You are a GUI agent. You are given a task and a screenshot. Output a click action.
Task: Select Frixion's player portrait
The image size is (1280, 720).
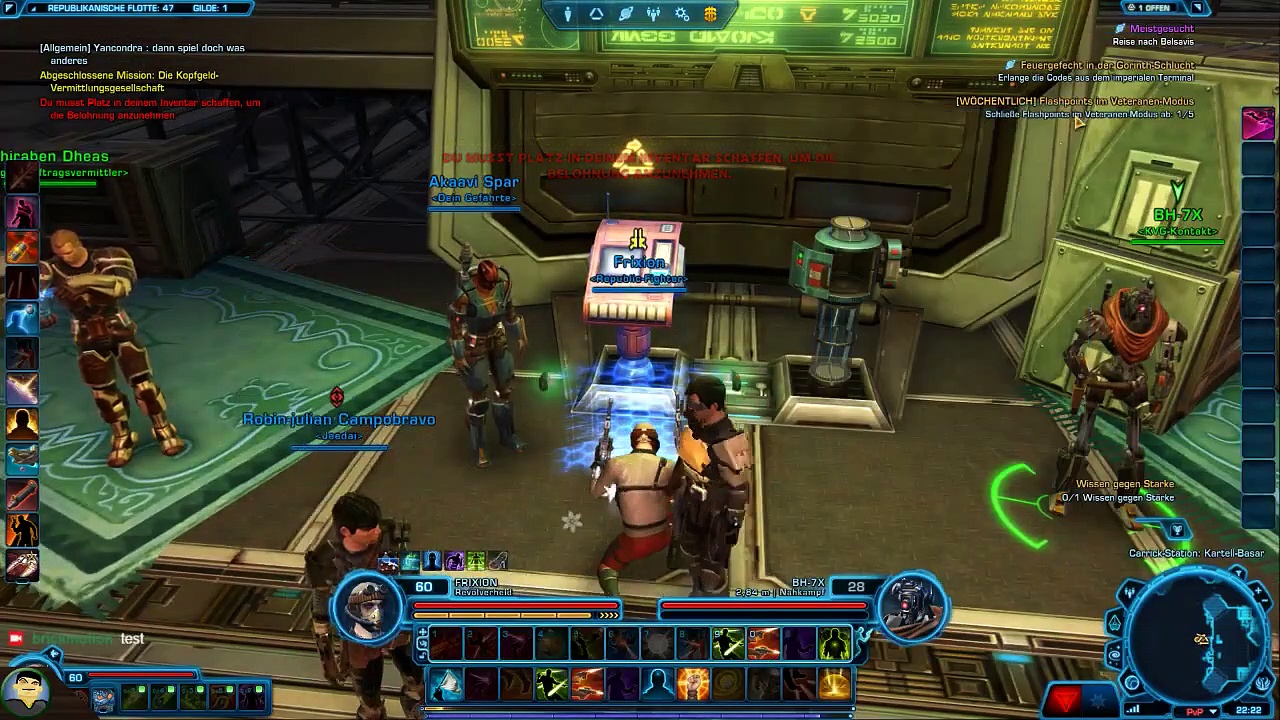point(370,608)
